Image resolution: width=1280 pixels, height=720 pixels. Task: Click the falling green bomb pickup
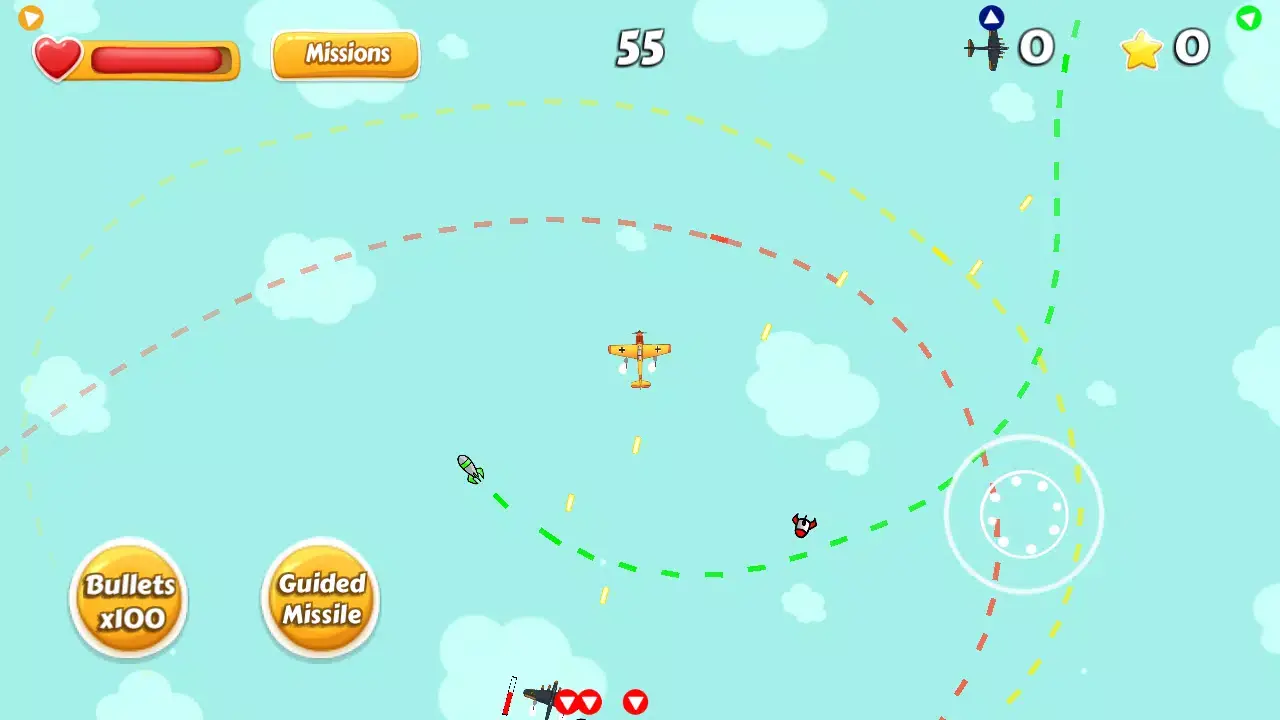[x=468, y=470]
